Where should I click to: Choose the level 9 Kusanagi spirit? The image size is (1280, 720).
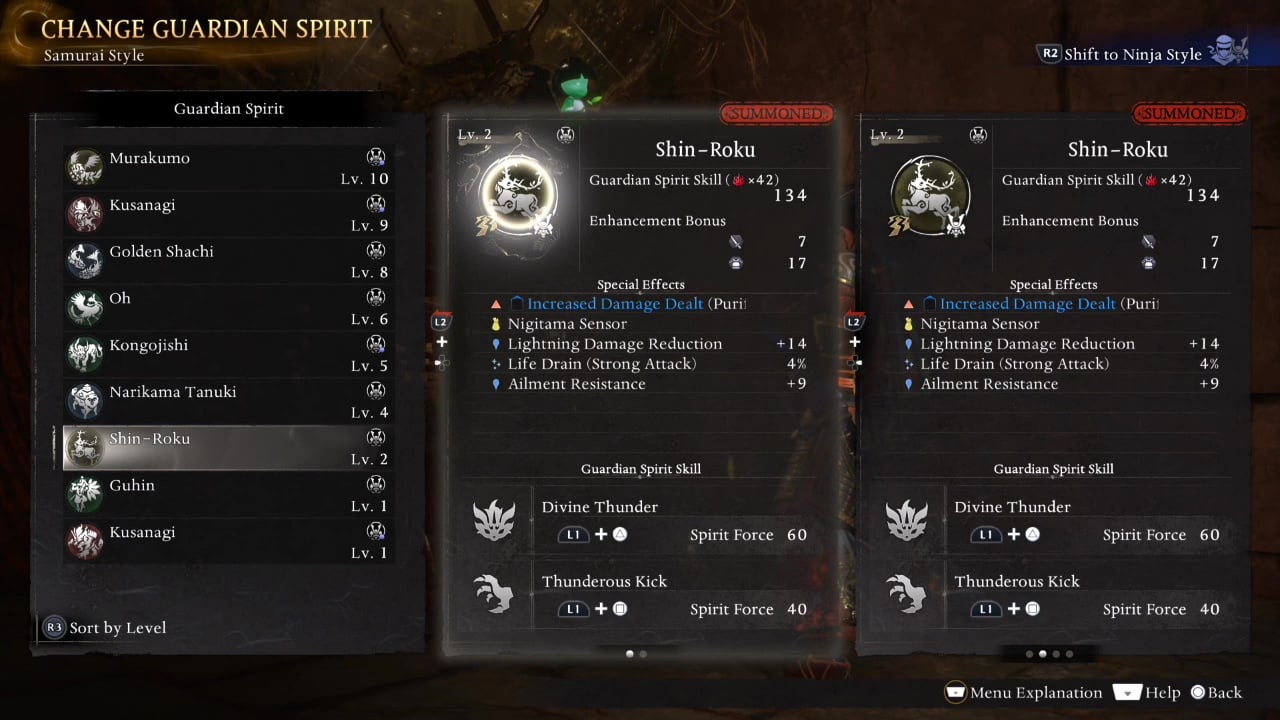click(228, 214)
